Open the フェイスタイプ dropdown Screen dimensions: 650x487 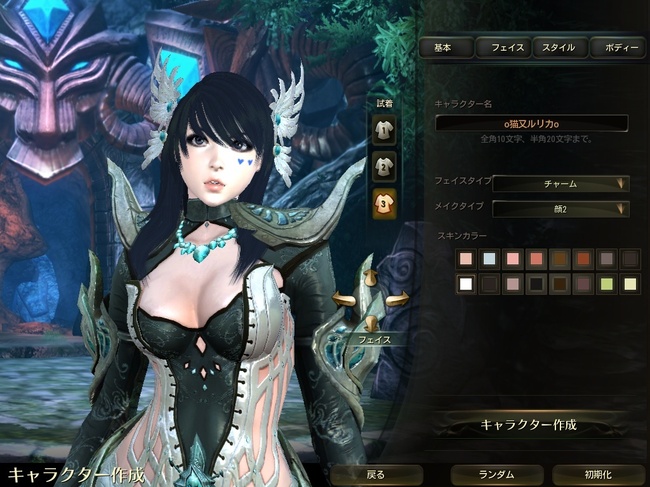[560, 183]
